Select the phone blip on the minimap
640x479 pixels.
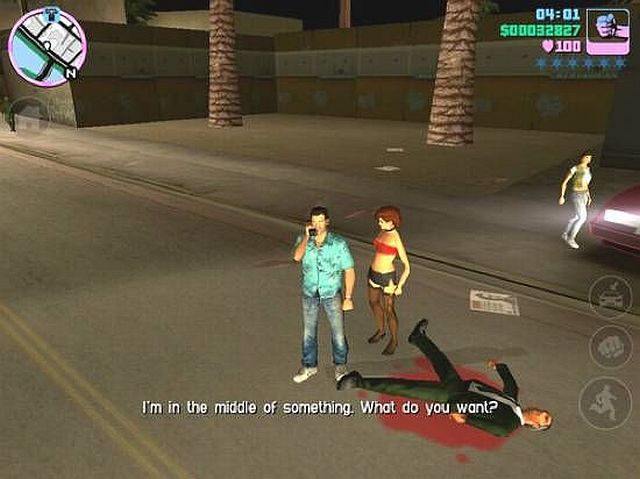pyautogui.click(x=50, y=12)
